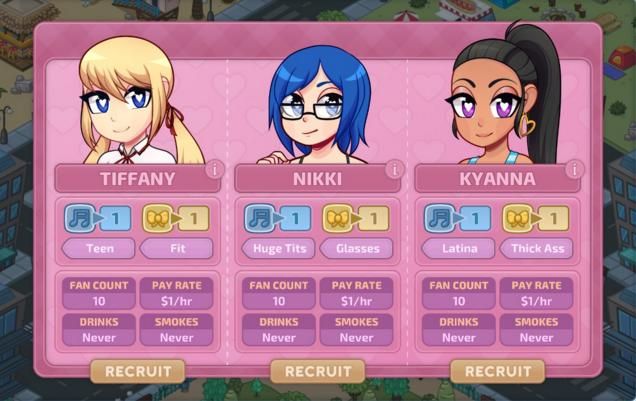636x401 pixels.
Task: Recruit Kyanna
Action: 497,371
